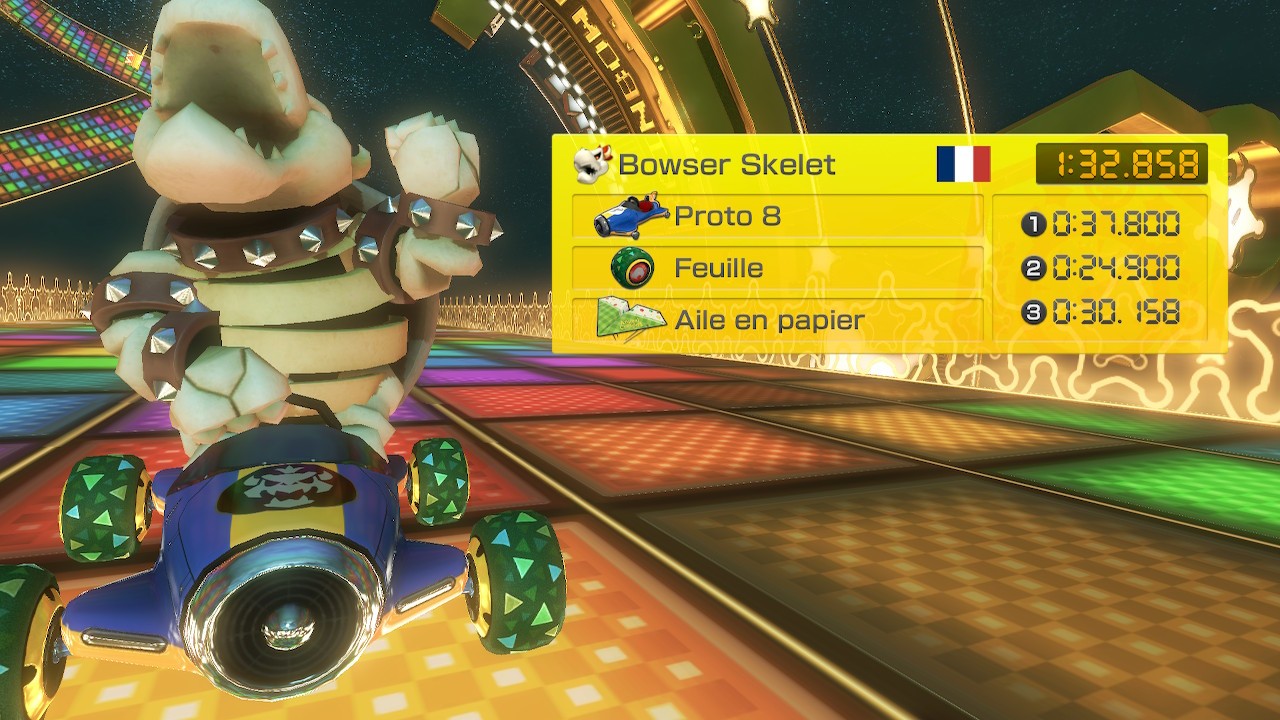
Task: Select the Bowser Skelet character row
Action: click(x=725, y=165)
